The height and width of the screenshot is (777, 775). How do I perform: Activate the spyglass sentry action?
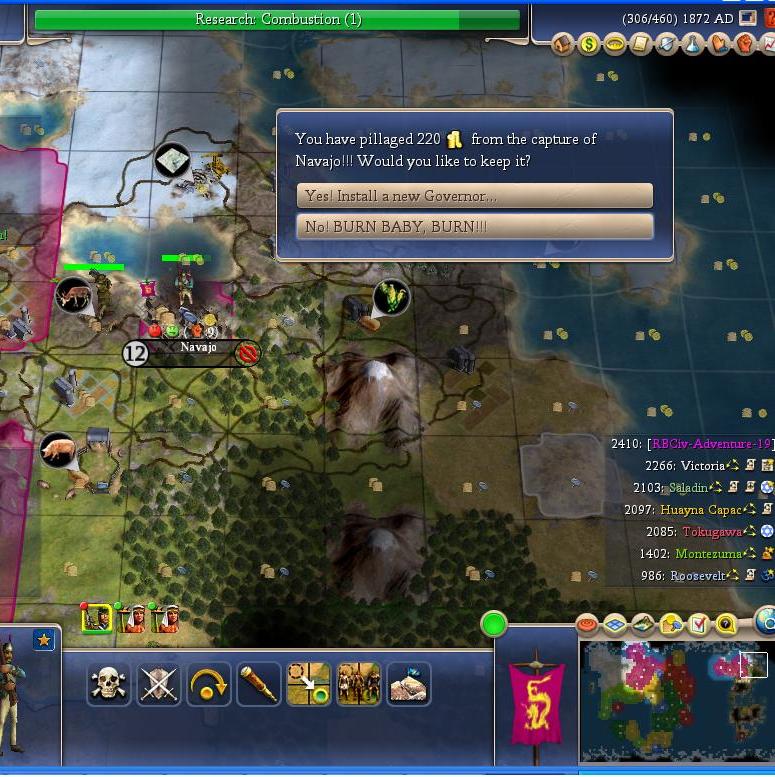coord(258,684)
